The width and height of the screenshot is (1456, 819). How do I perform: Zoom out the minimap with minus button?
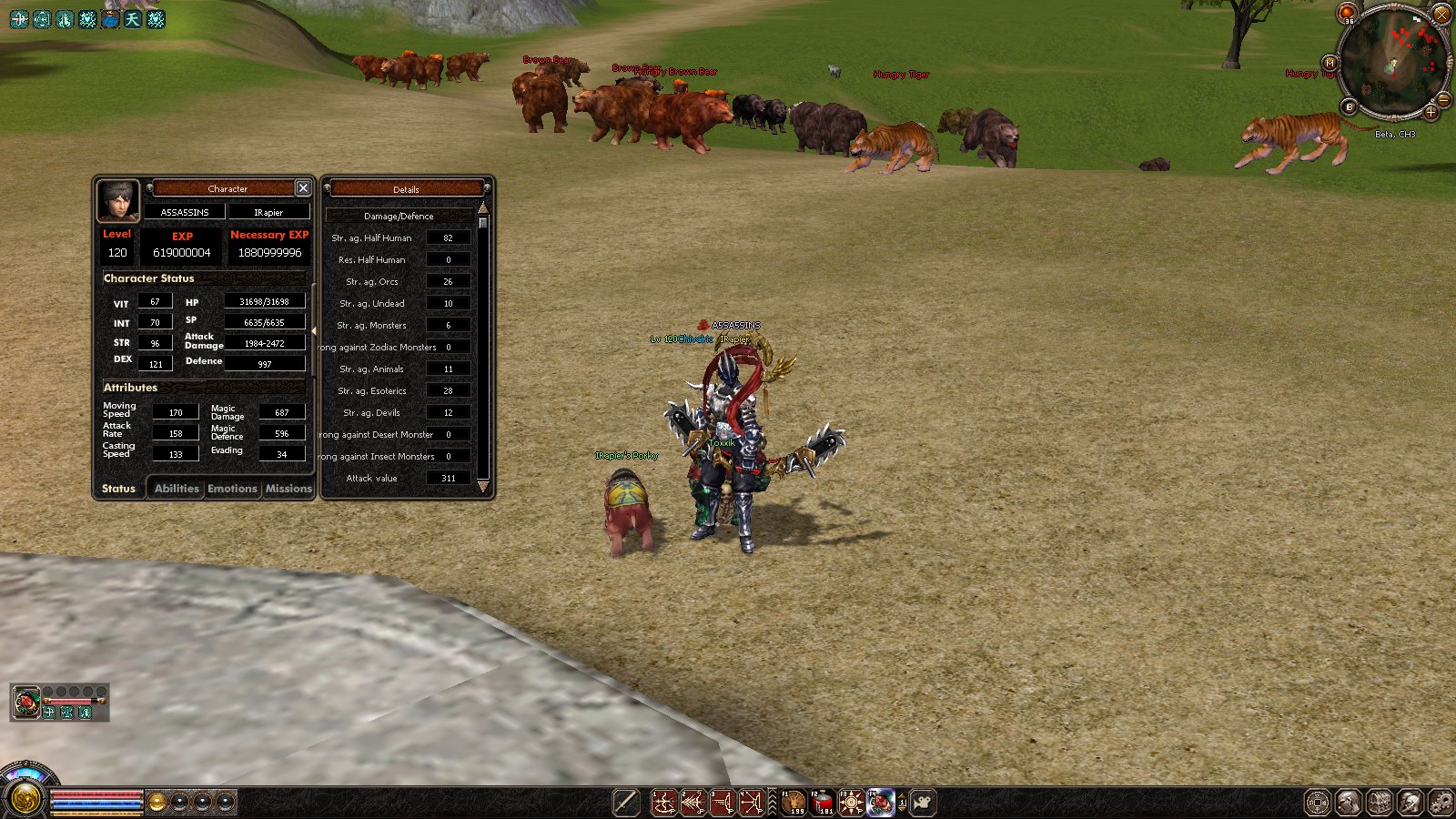coord(1443,99)
